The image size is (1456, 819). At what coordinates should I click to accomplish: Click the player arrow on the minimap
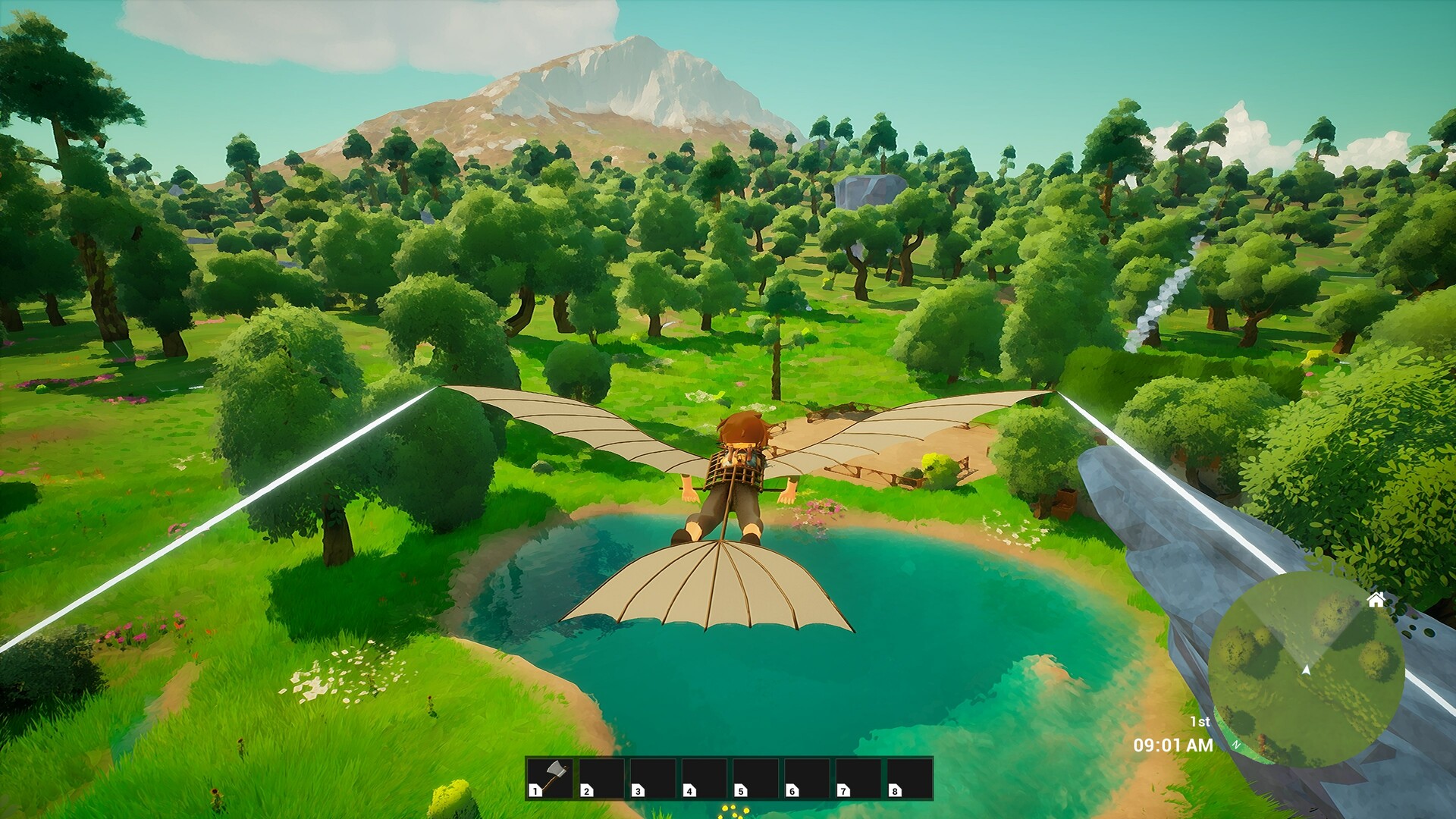coord(1306,670)
